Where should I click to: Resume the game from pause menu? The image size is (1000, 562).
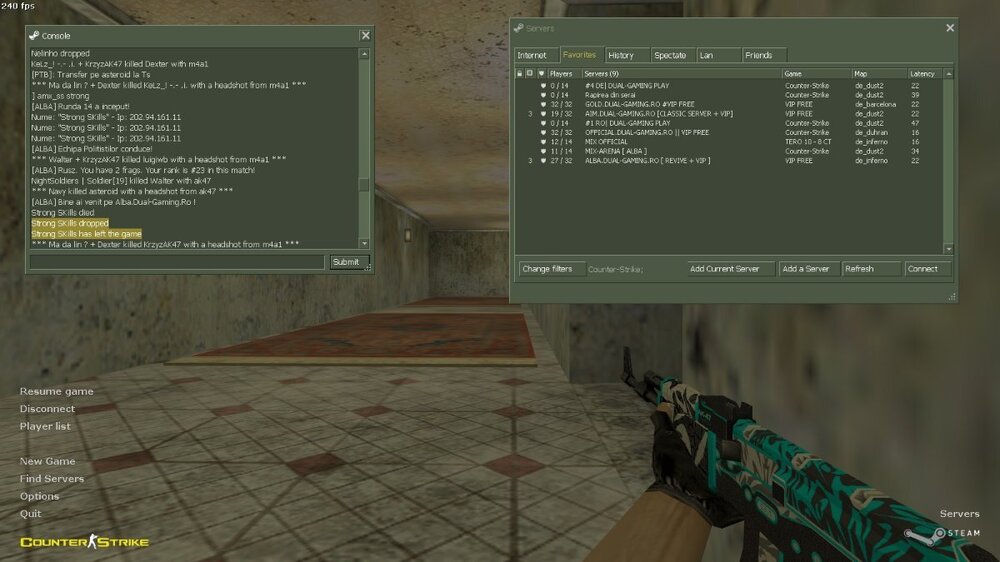56,391
